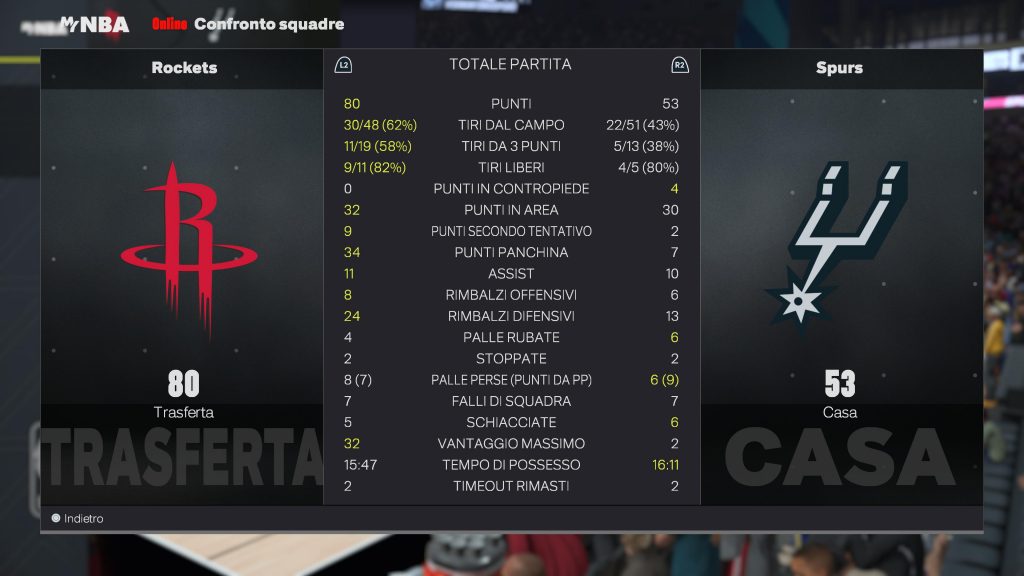This screenshot has height=576, width=1024.
Task: Go back using the Indietro option
Action: click(x=78, y=519)
